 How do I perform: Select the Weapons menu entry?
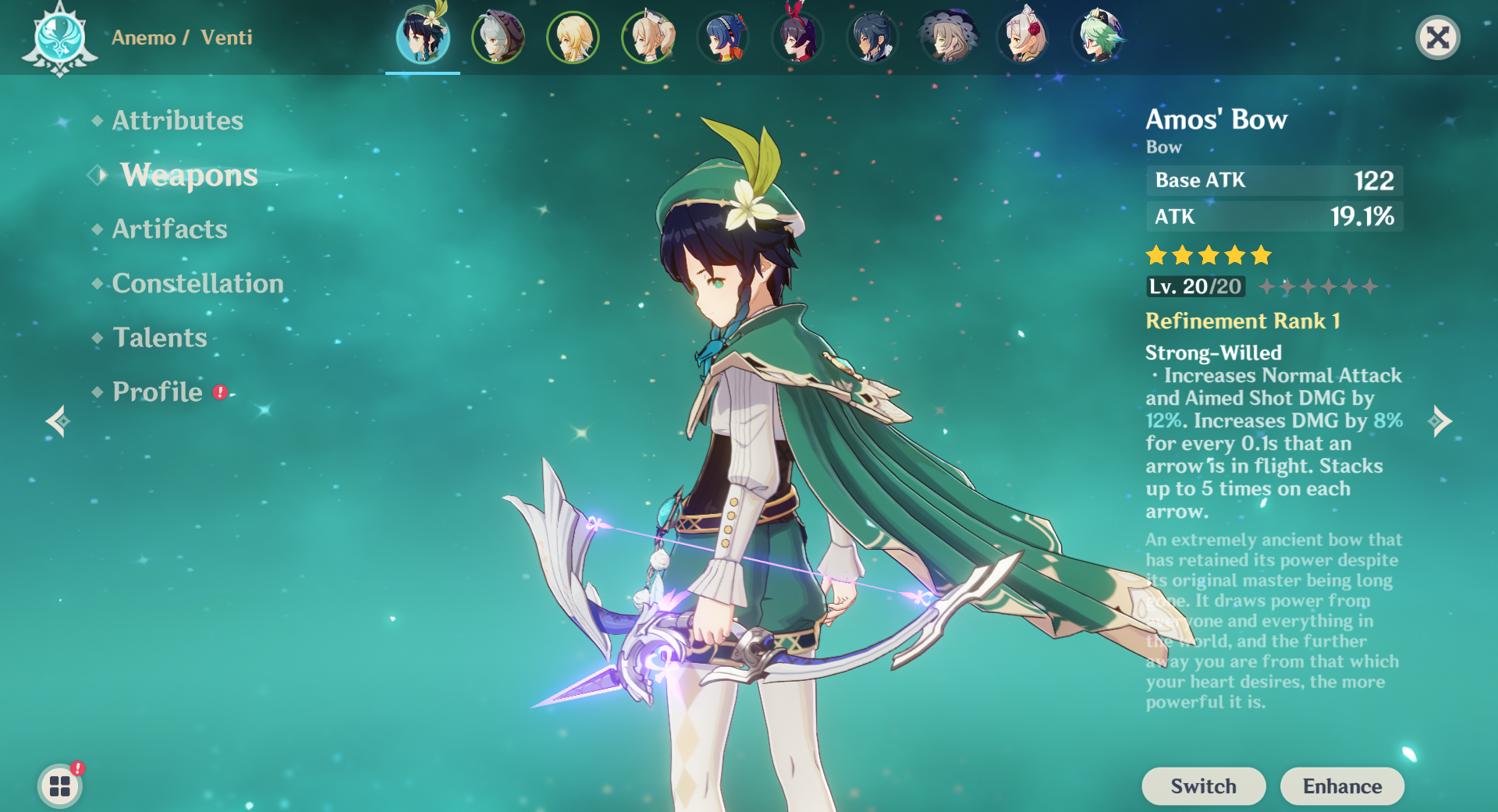tap(189, 175)
